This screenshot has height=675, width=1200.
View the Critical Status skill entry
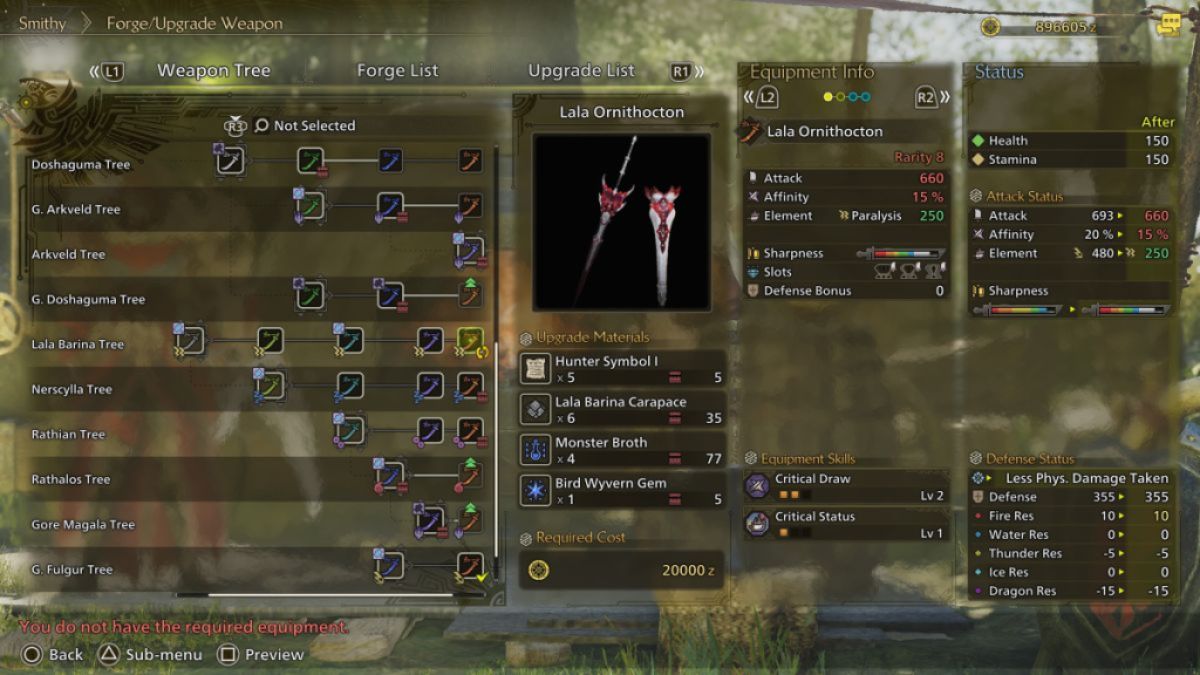[x=845, y=524]
